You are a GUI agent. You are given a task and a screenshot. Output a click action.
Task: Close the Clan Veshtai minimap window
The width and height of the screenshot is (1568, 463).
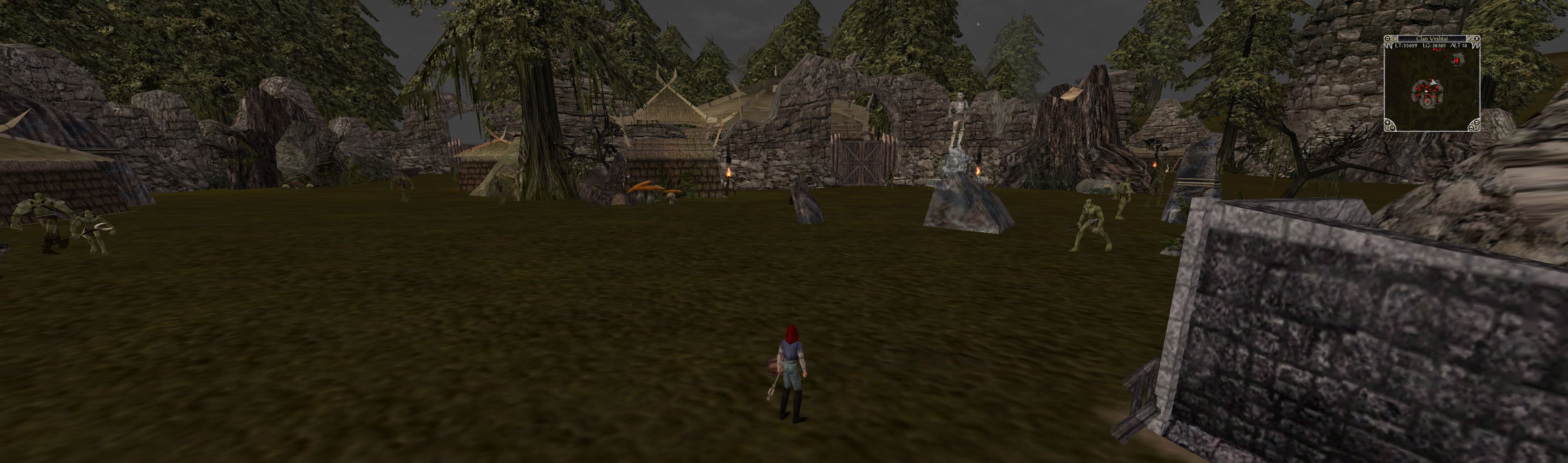point(1477,39)
